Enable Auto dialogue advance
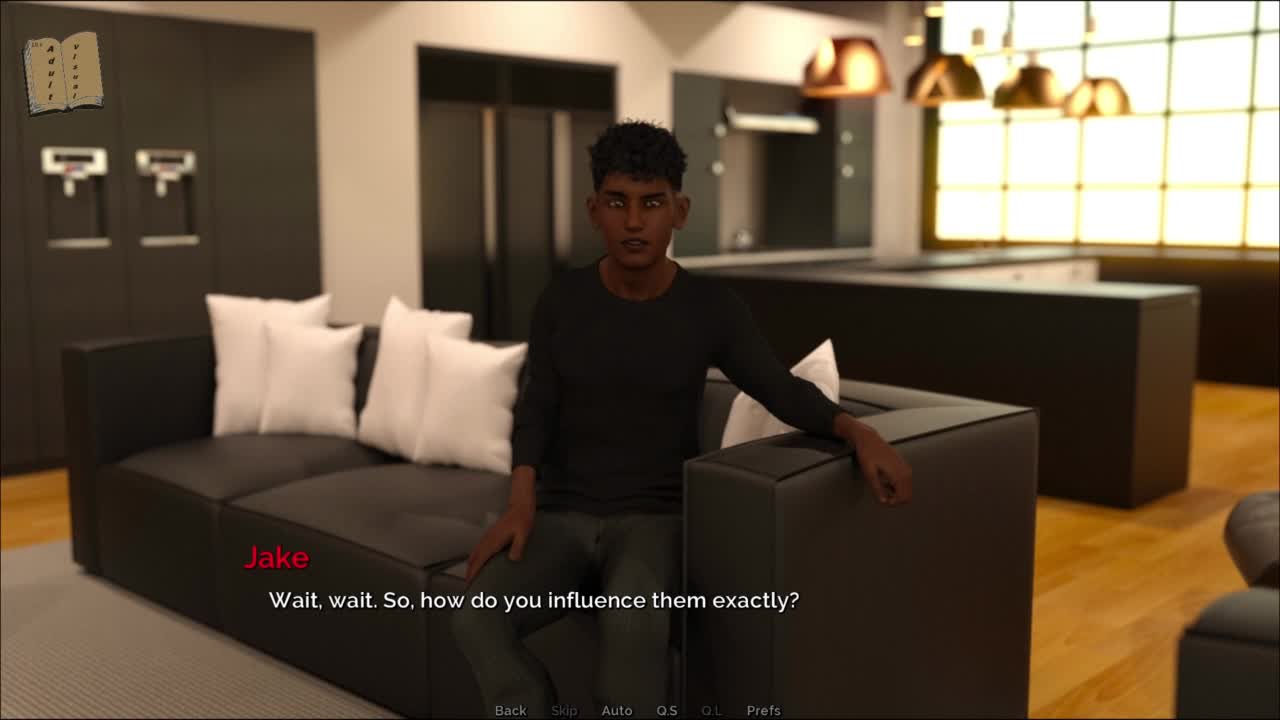 [617, 710]
